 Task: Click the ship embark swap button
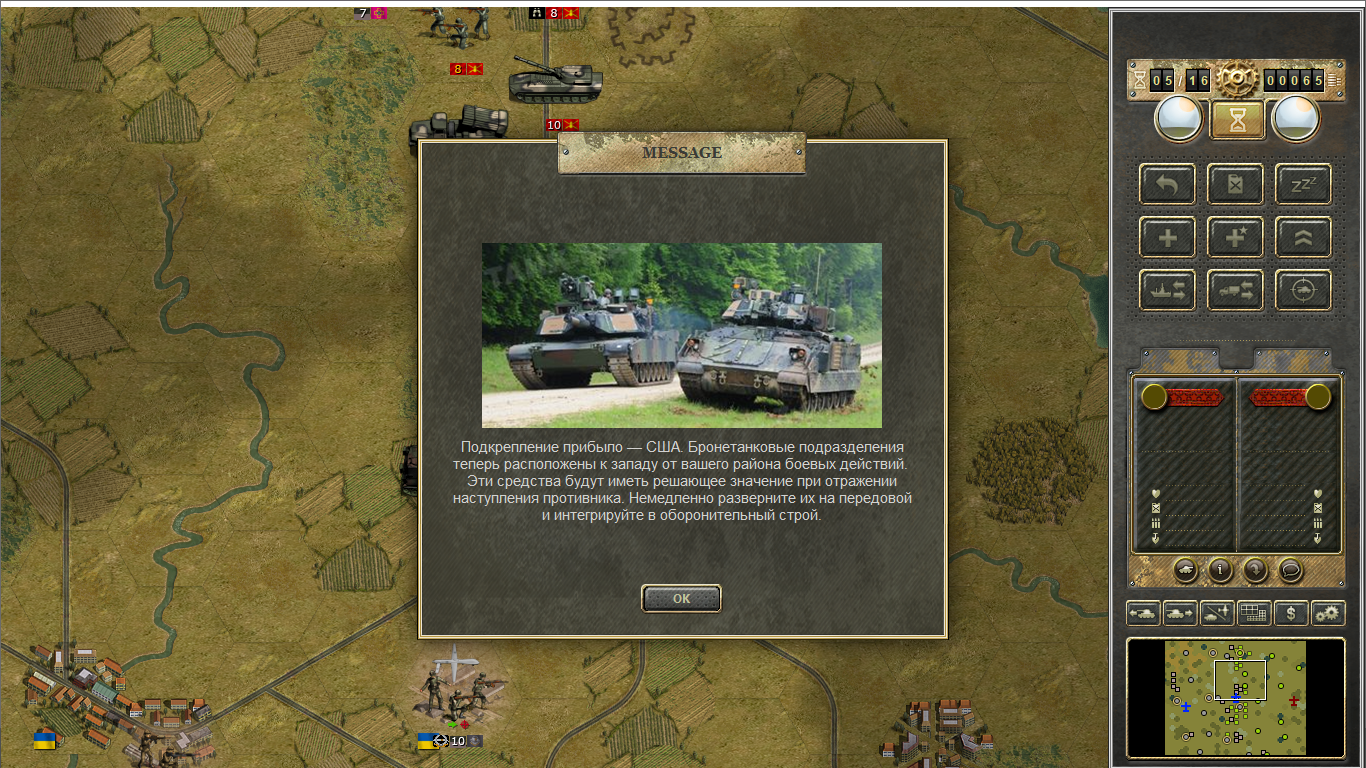tap(1167, 291)
